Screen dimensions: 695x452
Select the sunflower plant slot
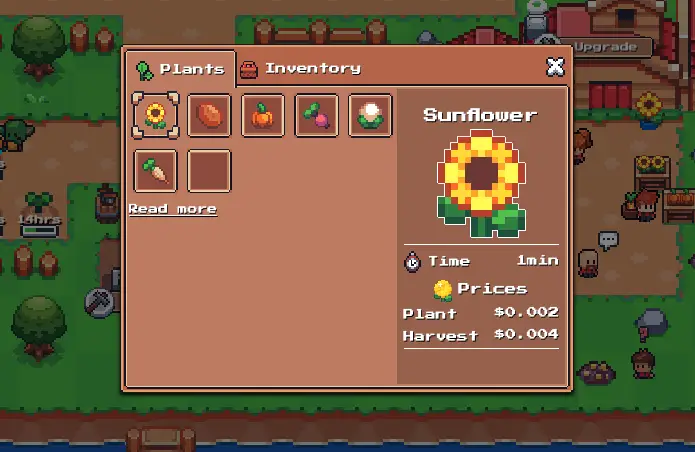(x=156, y=115)
